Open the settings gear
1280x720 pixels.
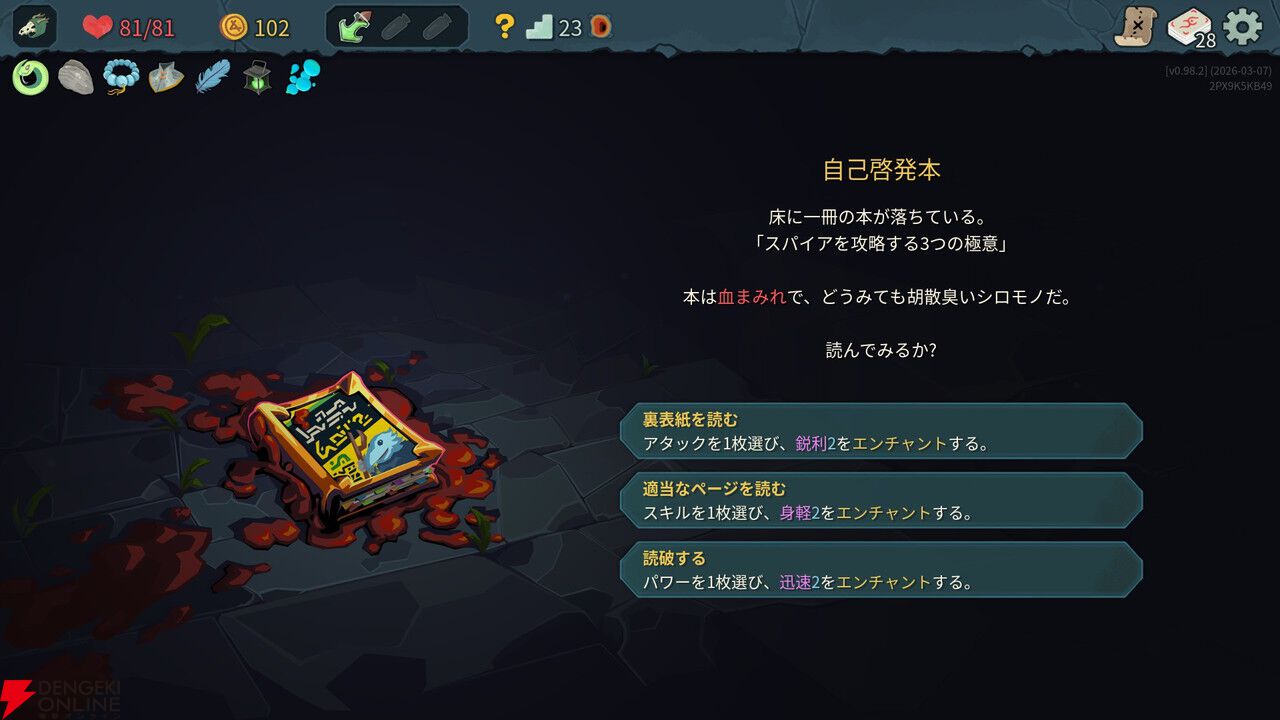click(x=1240, y=25)
